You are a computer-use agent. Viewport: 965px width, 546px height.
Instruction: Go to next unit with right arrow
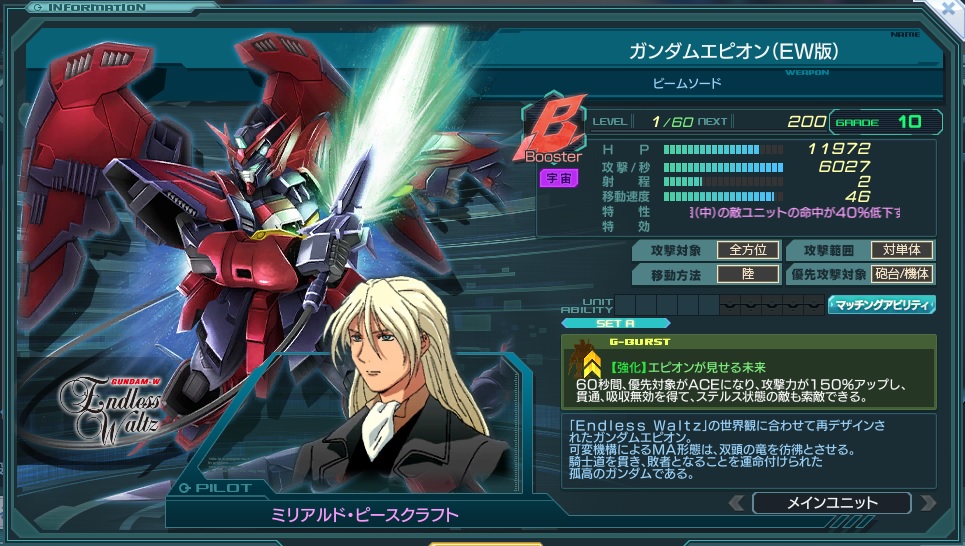[x=927, y=503]
